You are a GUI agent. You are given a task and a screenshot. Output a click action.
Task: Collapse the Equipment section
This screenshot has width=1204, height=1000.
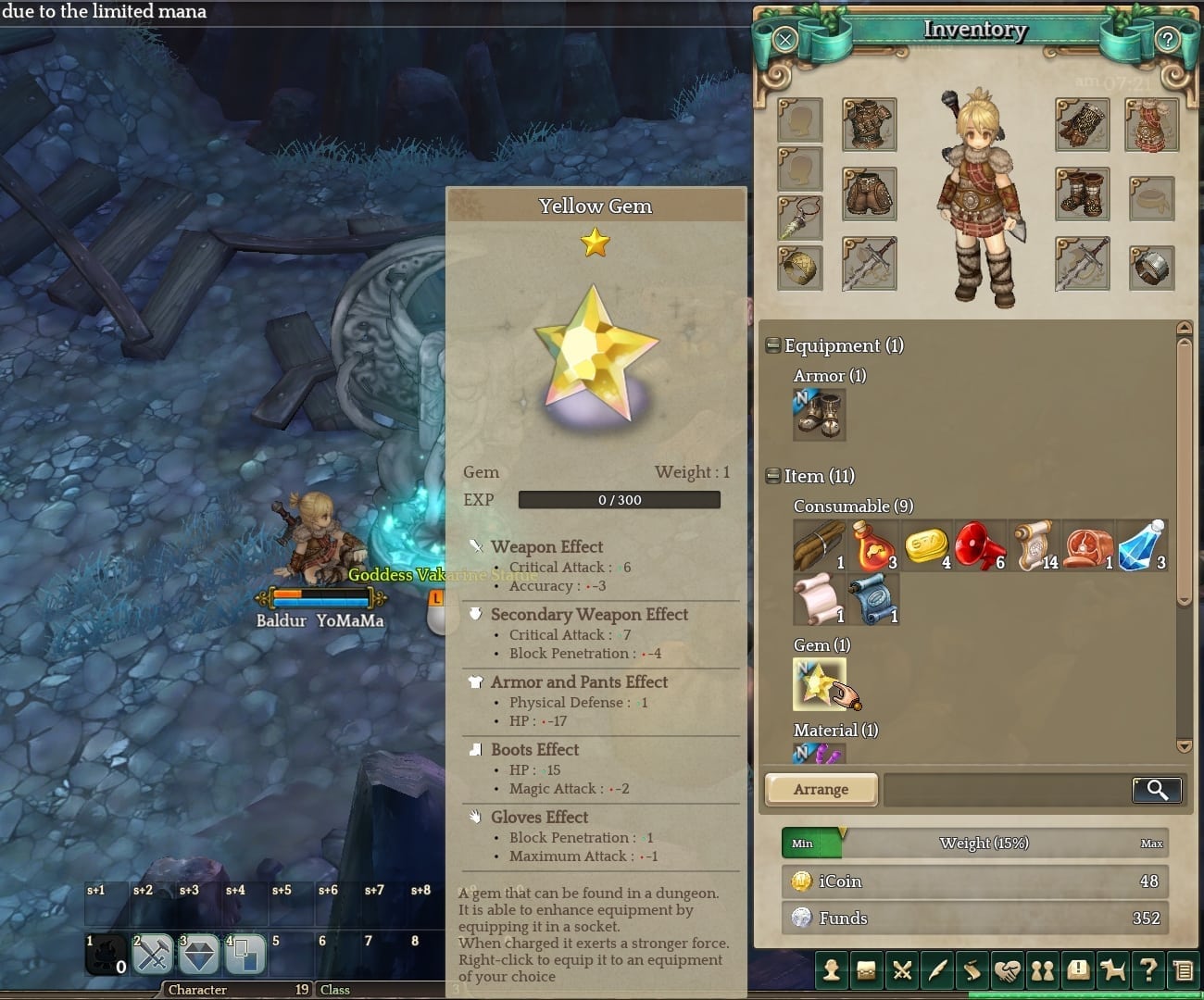[x=773, y=345]
